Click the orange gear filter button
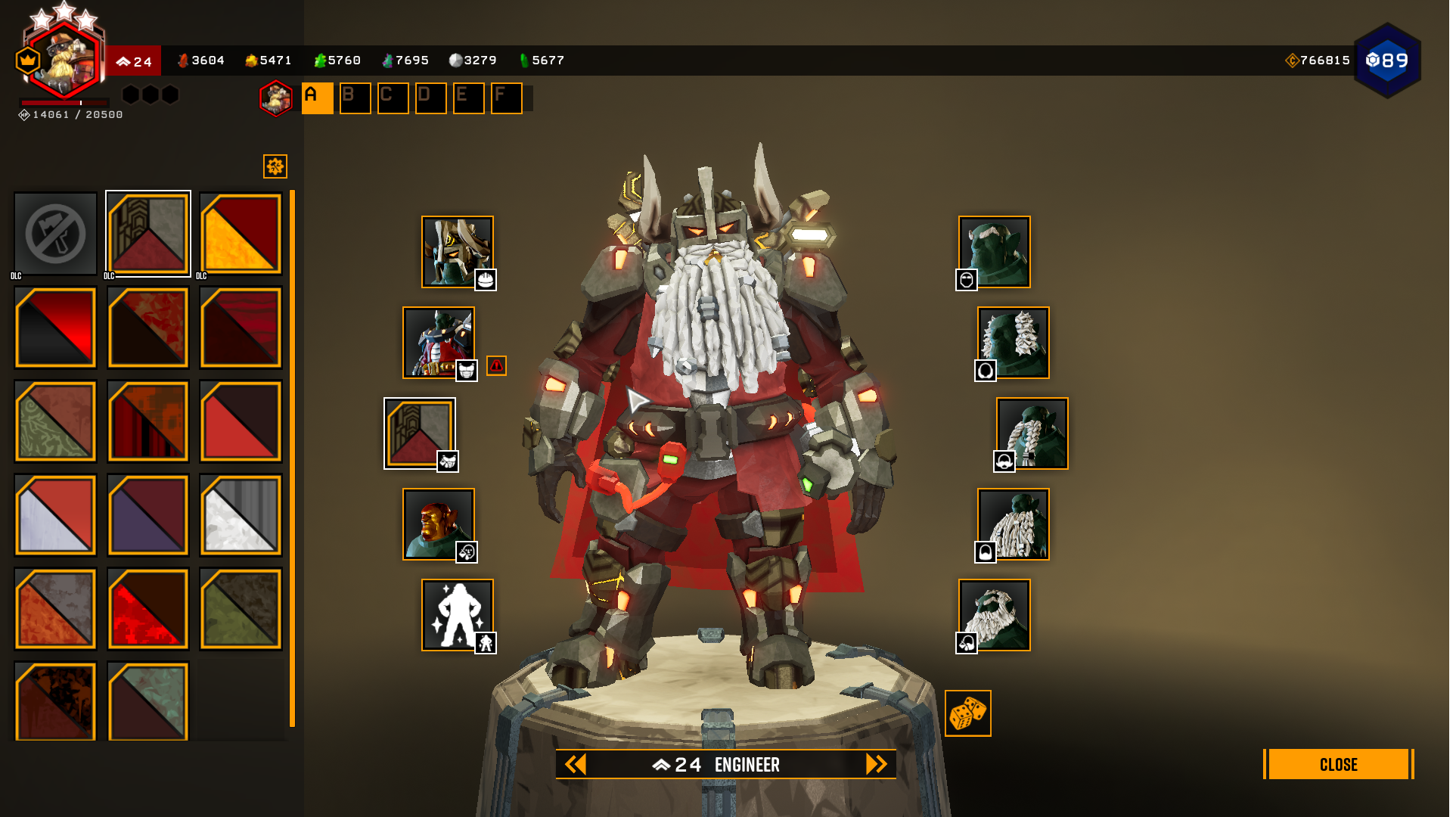This screenshot has height=817, width=1456. (275, 166)
